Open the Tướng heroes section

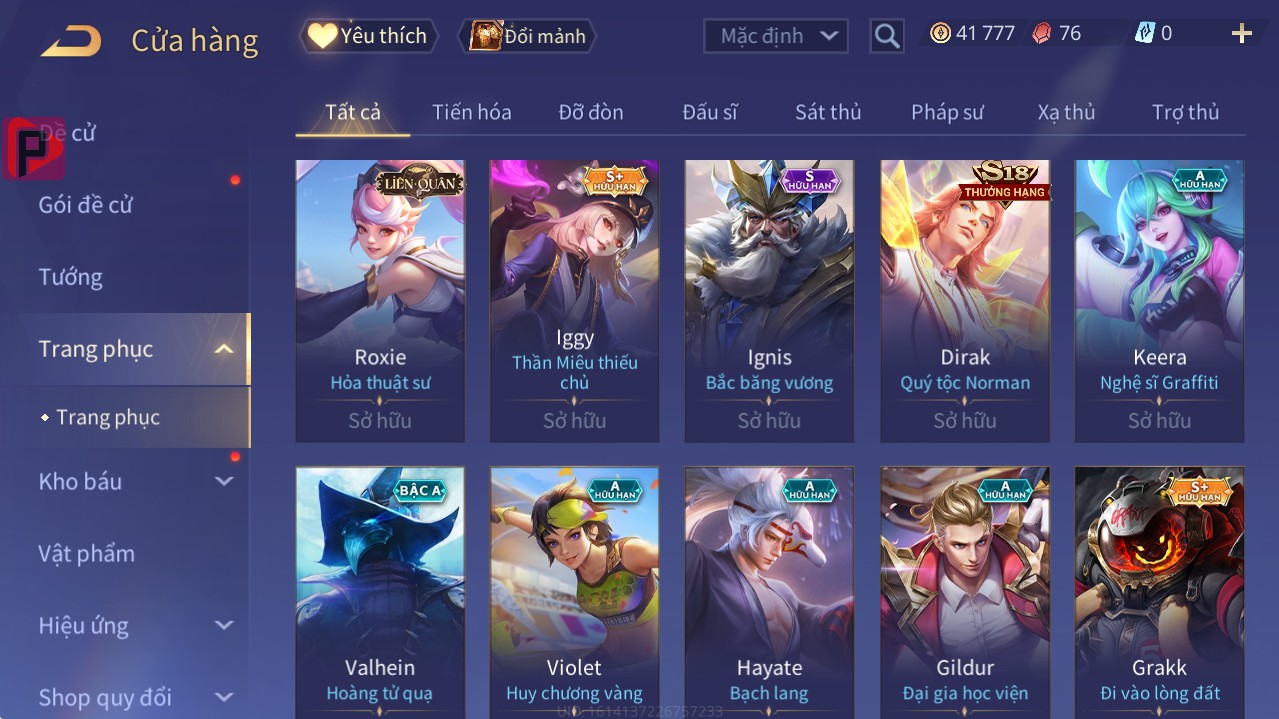(x=71, y=277)
